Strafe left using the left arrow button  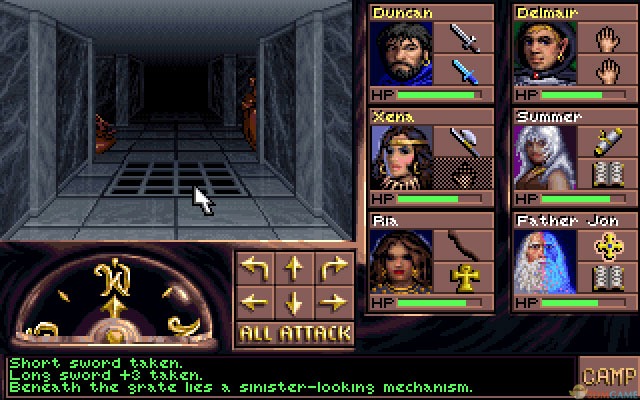tap(256, 301)
